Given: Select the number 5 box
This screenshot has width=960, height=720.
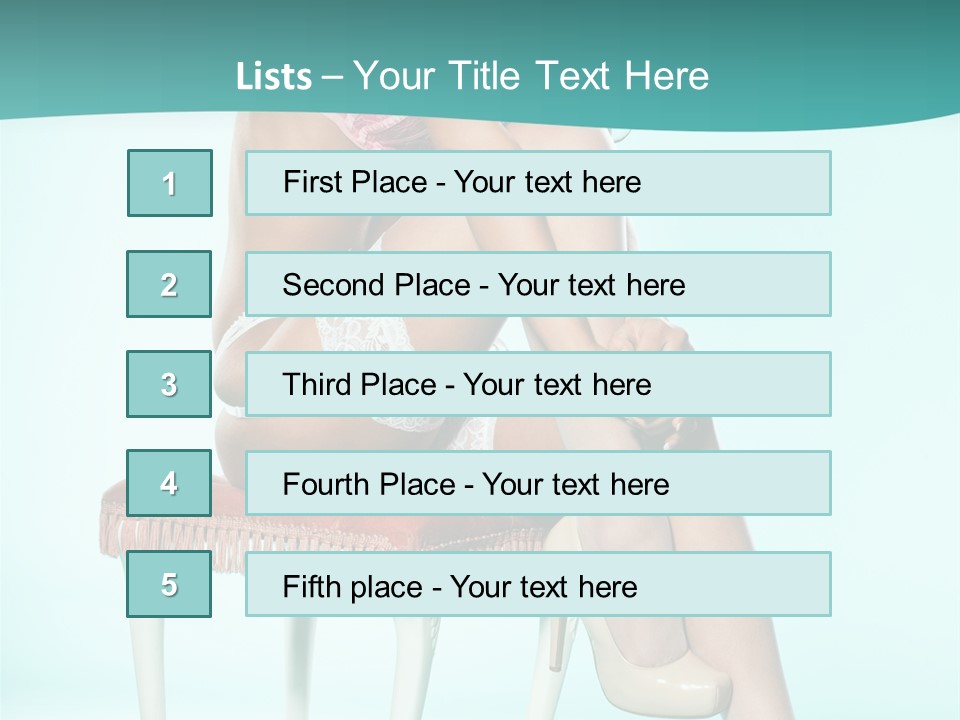Looking at the screenshot, I should [x=170, y=584].
